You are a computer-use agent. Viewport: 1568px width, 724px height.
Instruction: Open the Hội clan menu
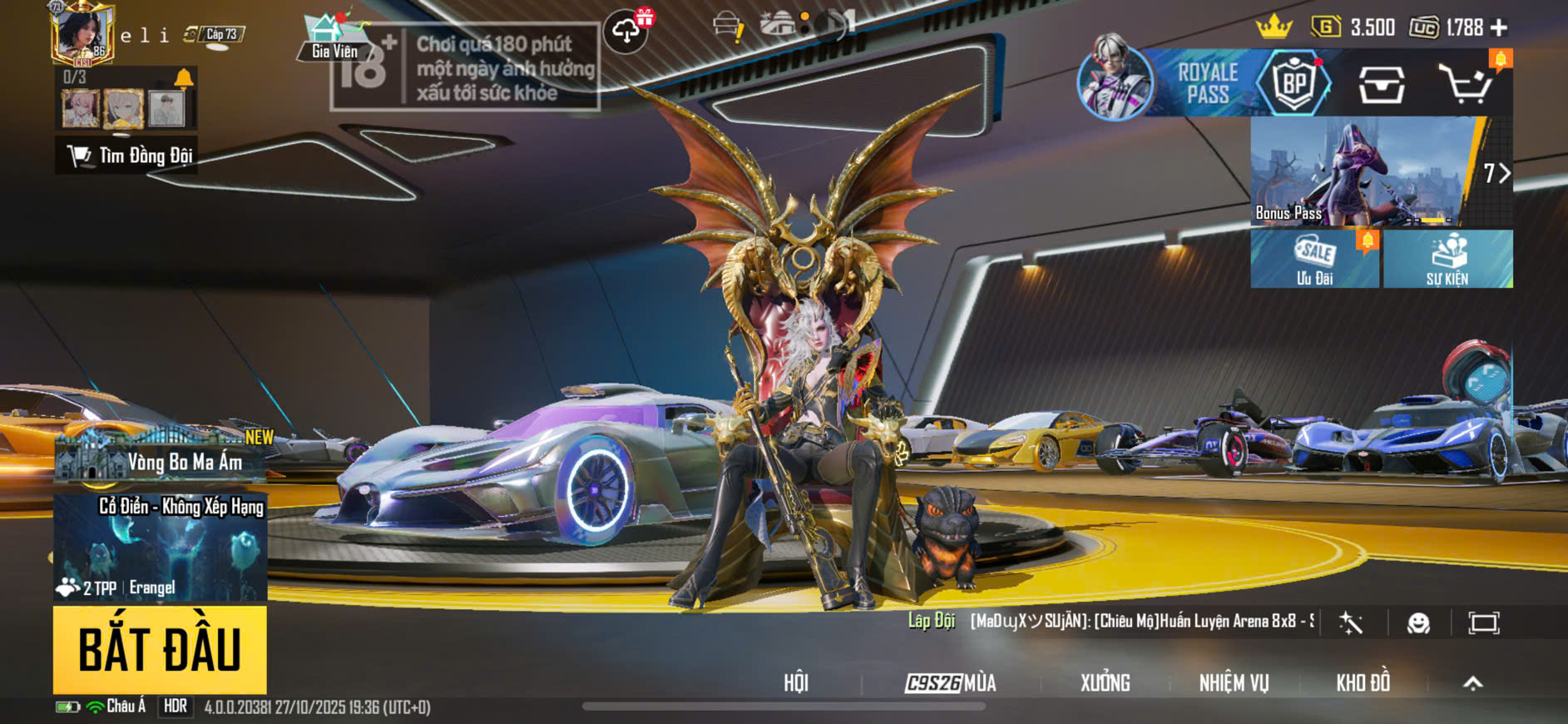coord(795,683)
